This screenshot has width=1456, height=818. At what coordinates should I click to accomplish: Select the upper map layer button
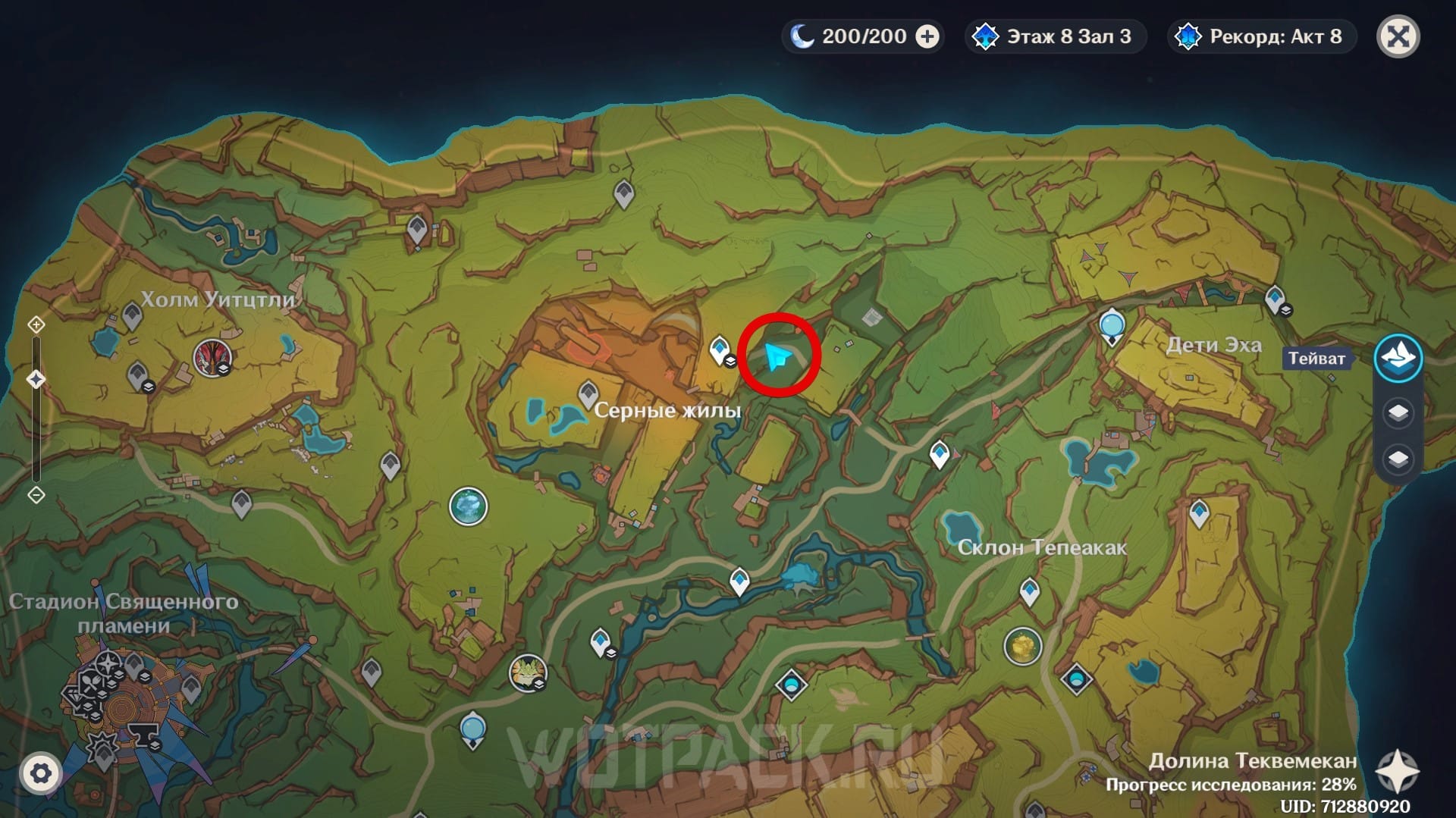(1398, 413)
